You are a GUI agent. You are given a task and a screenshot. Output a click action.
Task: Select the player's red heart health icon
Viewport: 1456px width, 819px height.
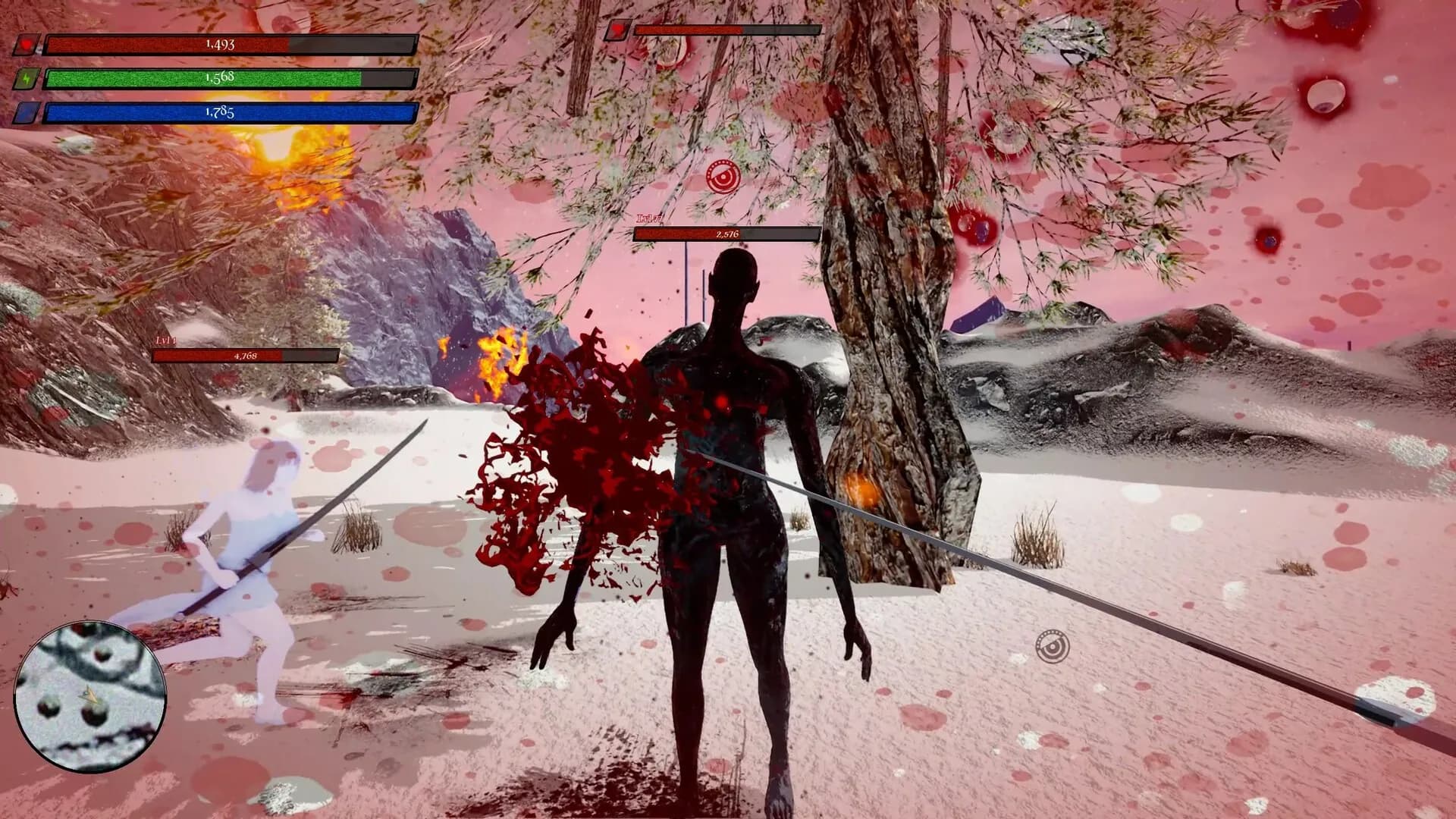(27, 45)
